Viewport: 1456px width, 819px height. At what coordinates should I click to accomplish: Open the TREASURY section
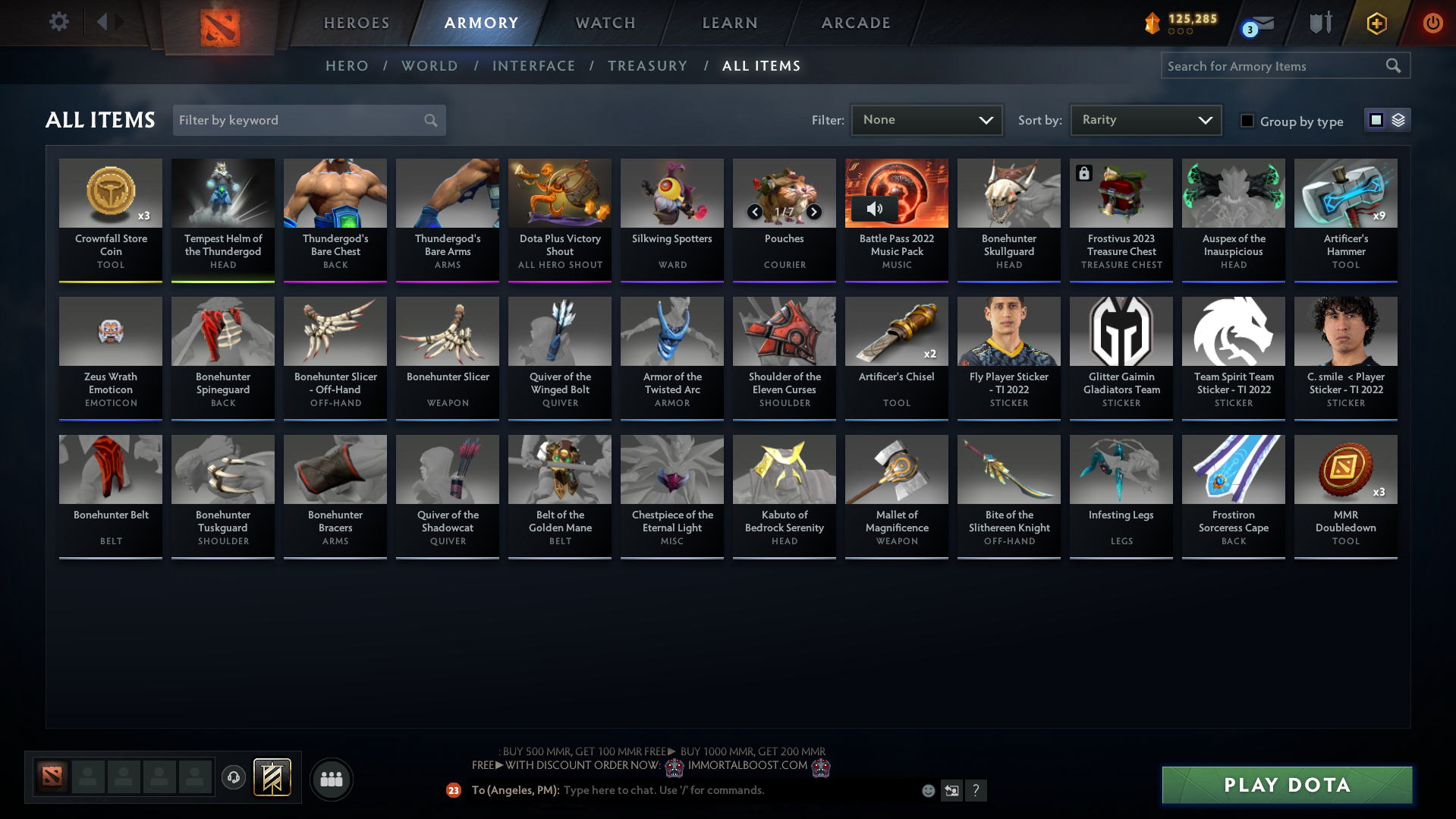pos(647,66)
